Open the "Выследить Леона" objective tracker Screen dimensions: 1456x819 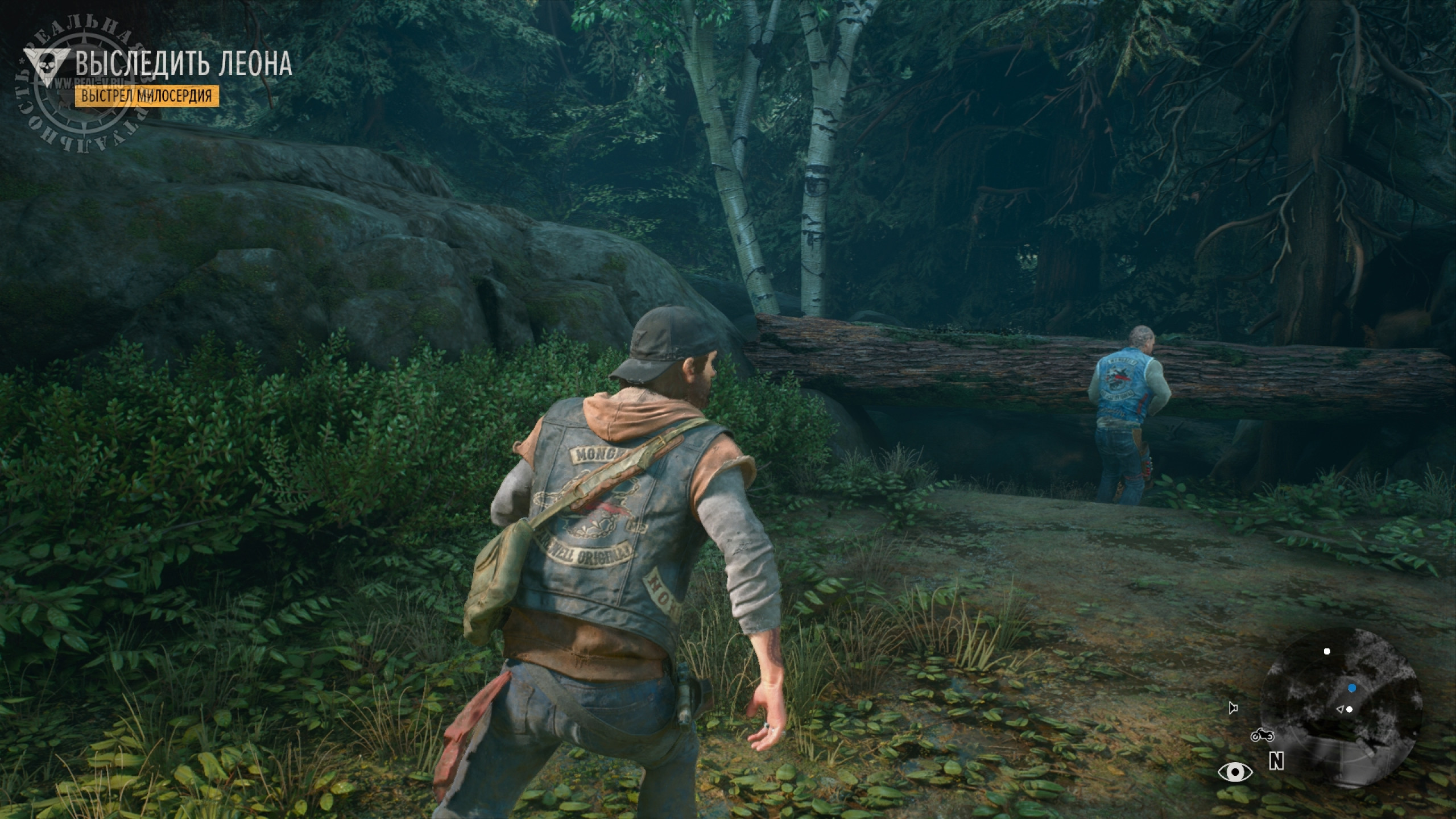click(183, 64)
